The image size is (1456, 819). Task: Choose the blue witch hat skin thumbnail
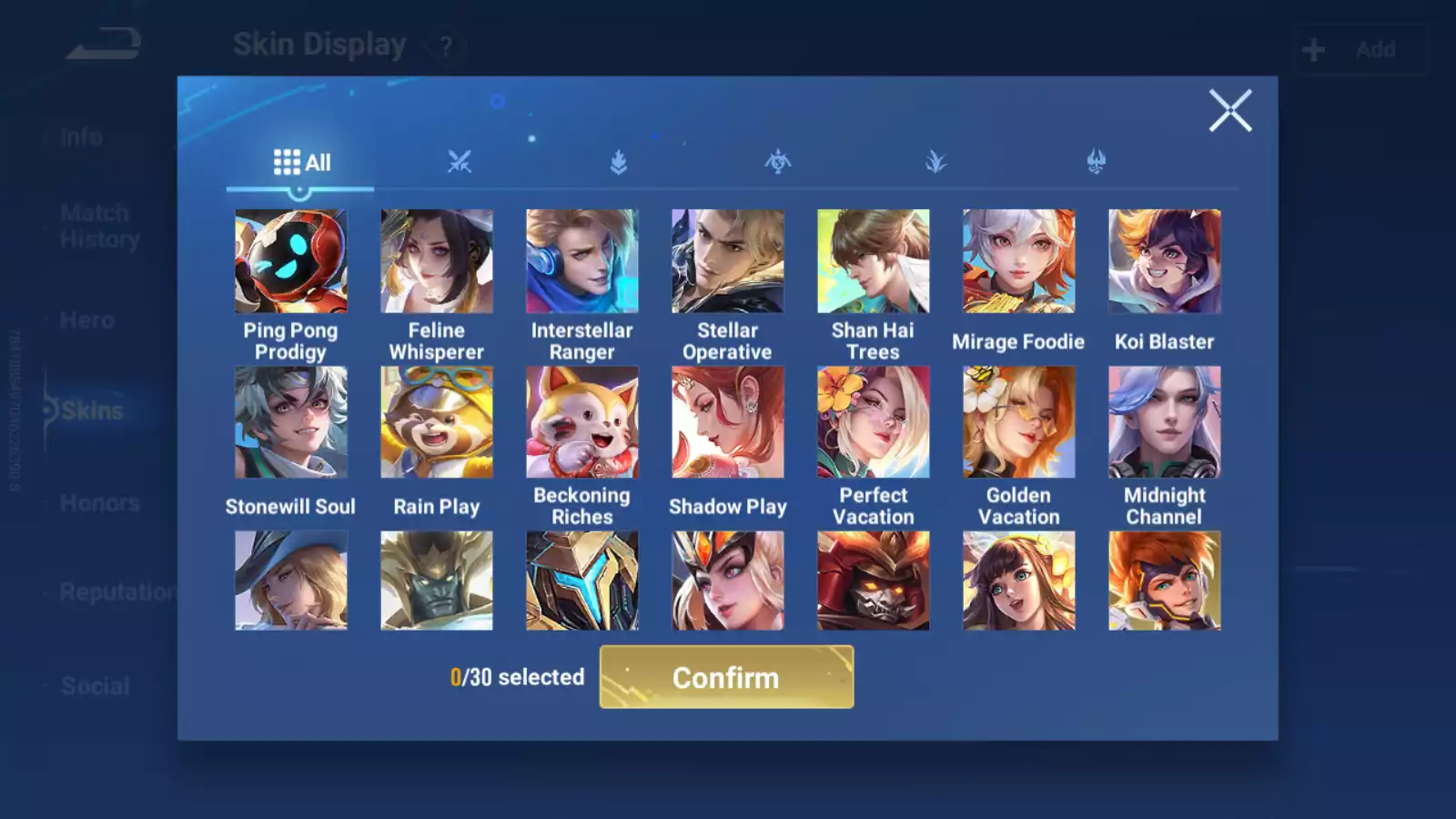pos(290,581)
